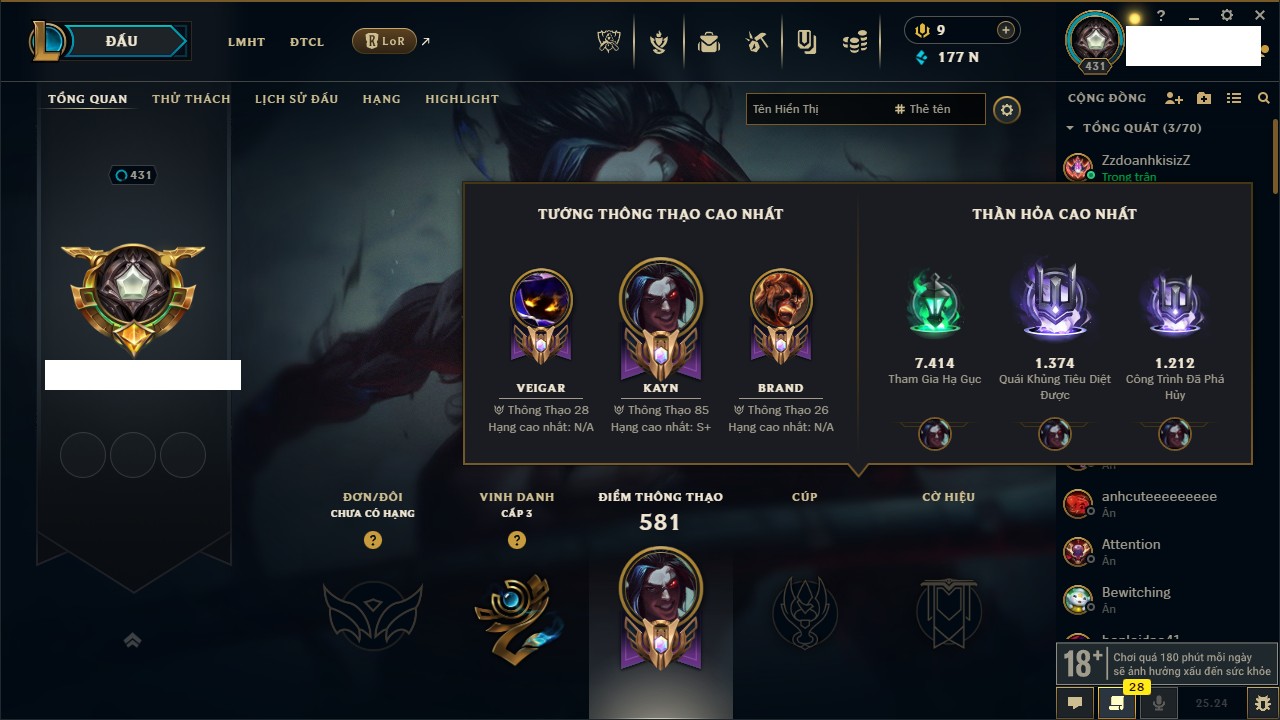Open the client settings gear in title bar

1227,16
